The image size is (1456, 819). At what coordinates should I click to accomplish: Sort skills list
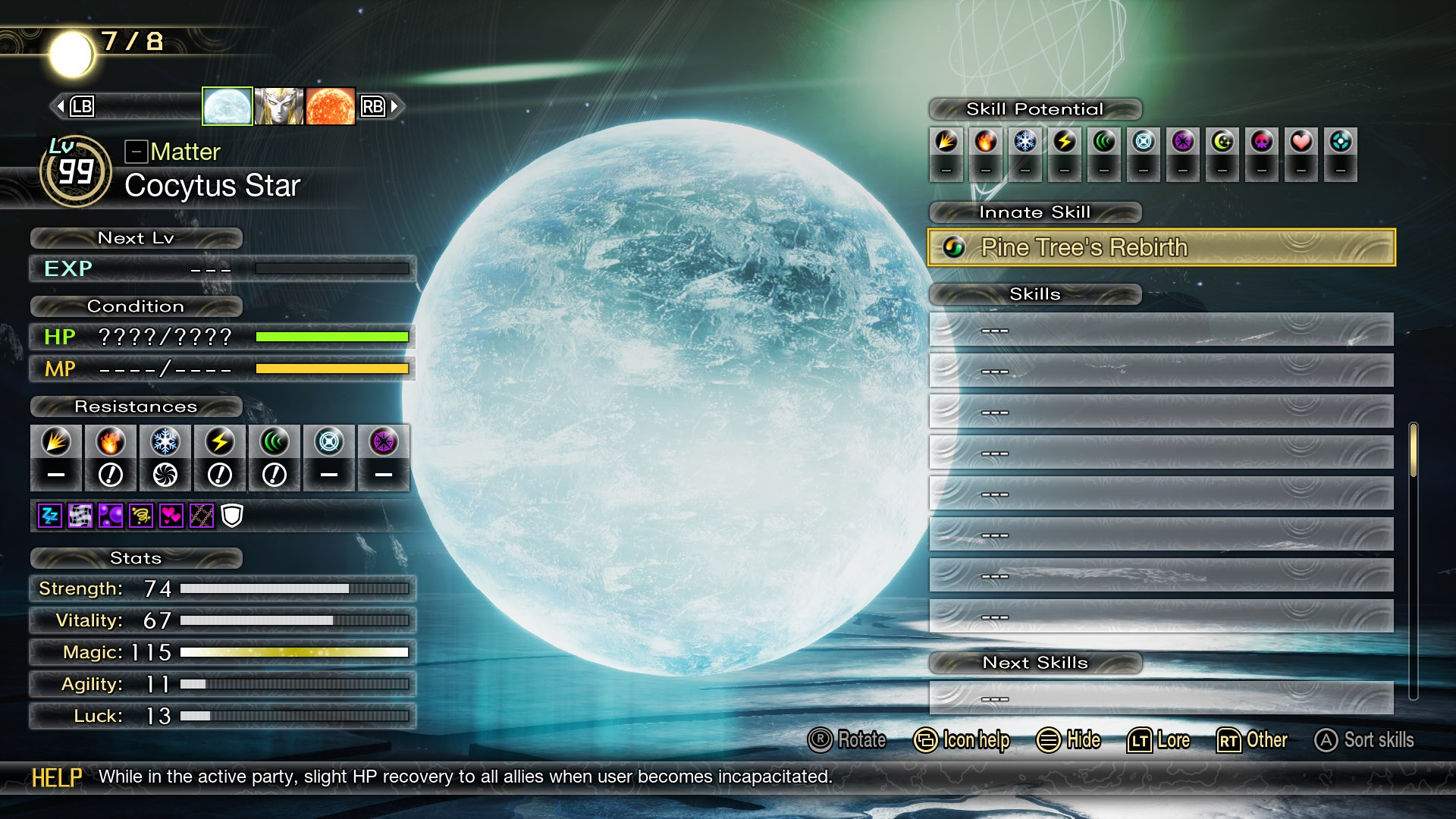coord(1364,740)
